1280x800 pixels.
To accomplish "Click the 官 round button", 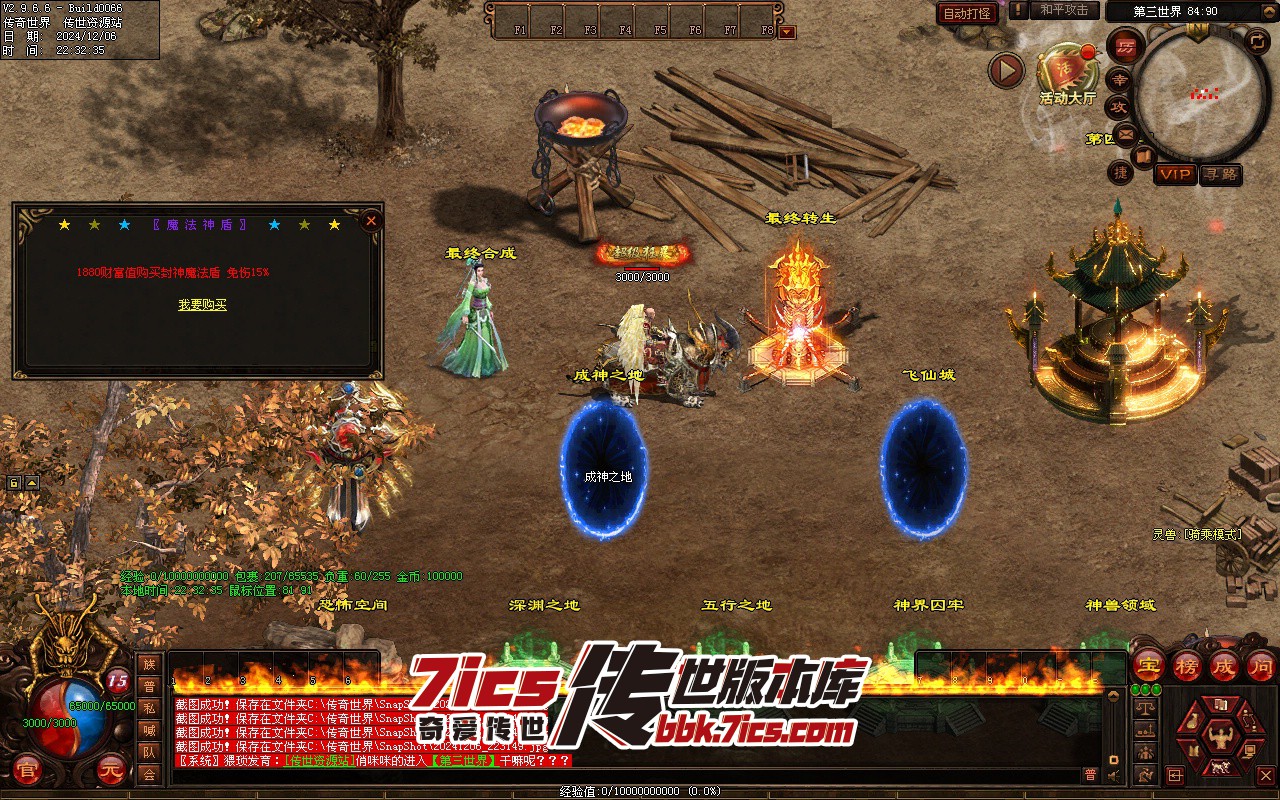I will 27,771.
